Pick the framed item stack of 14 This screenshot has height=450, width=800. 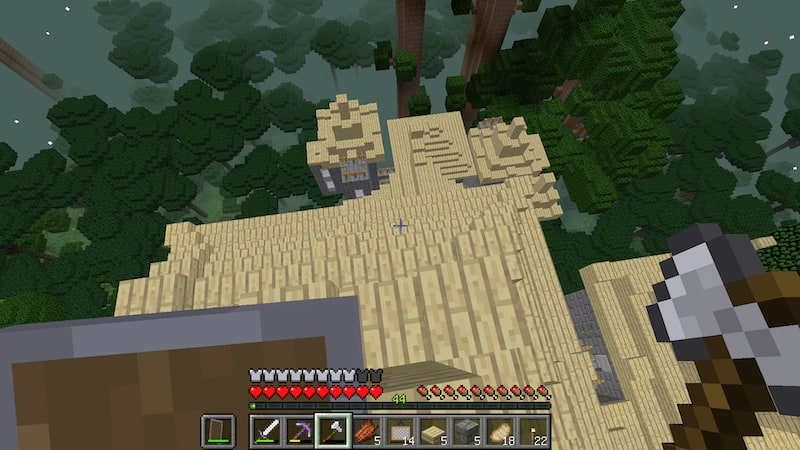tap(400, 431)
